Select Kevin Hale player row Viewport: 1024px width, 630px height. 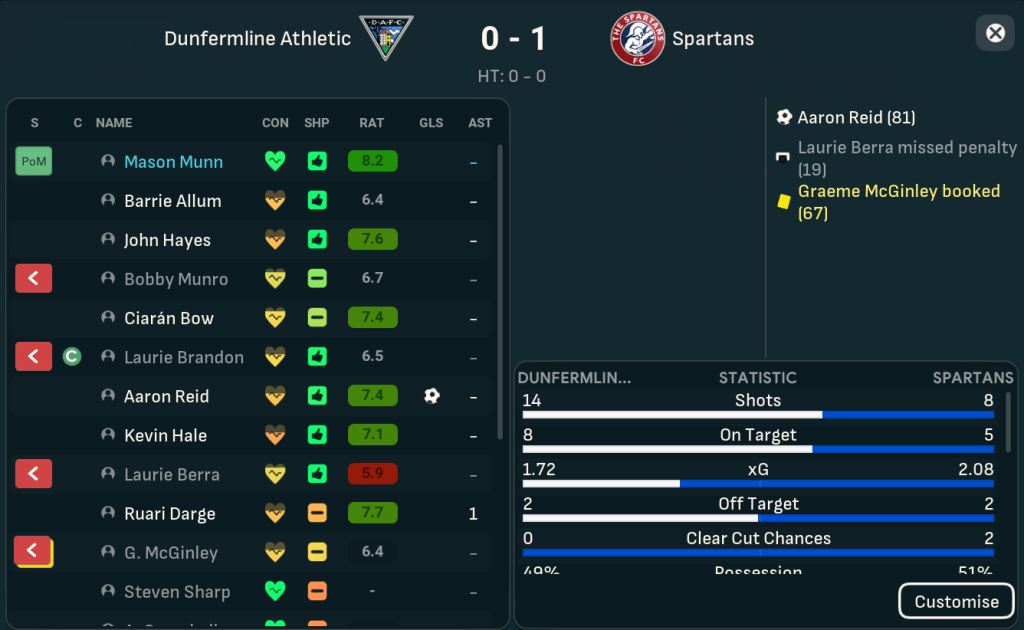165,435
